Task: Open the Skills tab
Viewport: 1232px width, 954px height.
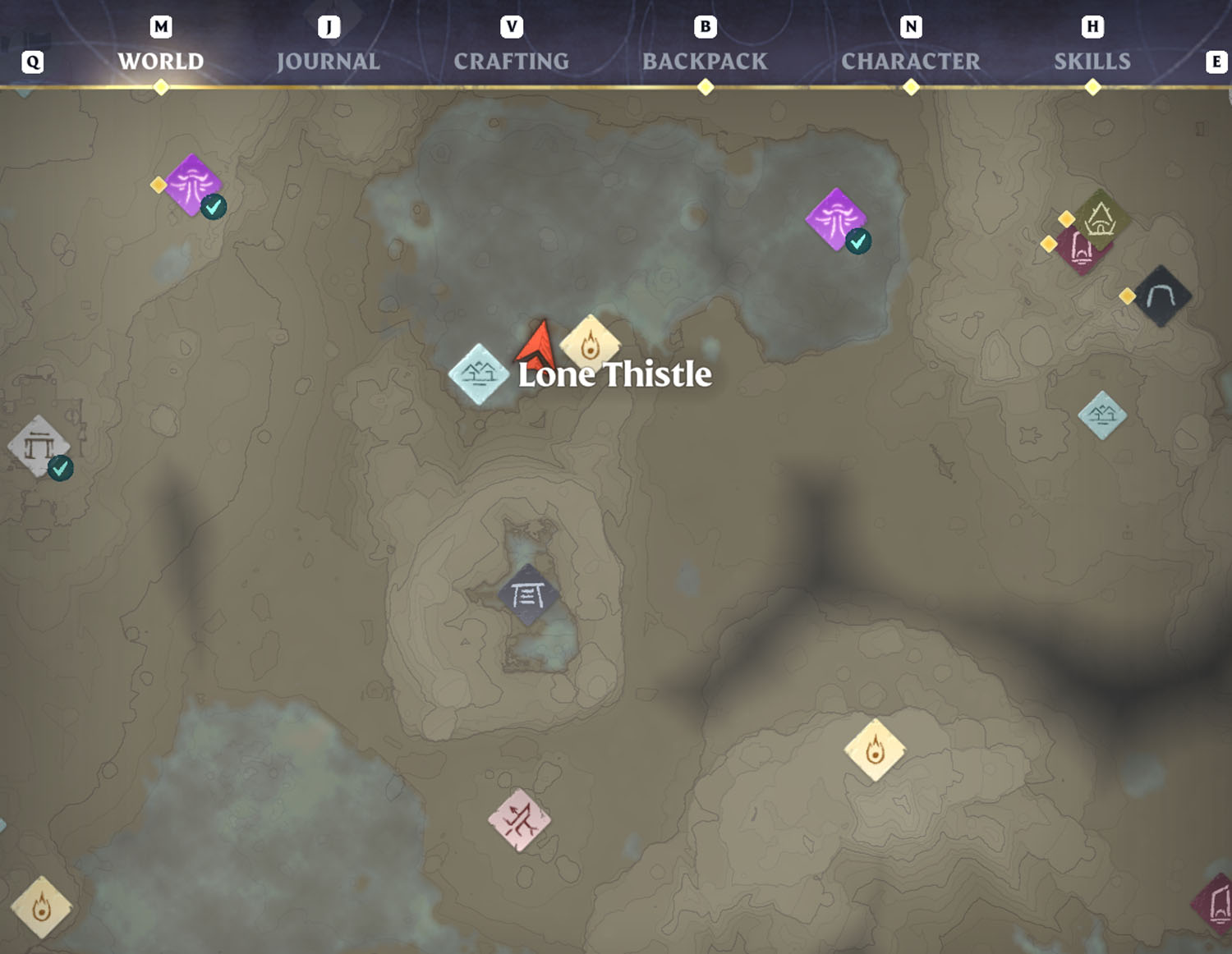Action: pos(1092,62)
